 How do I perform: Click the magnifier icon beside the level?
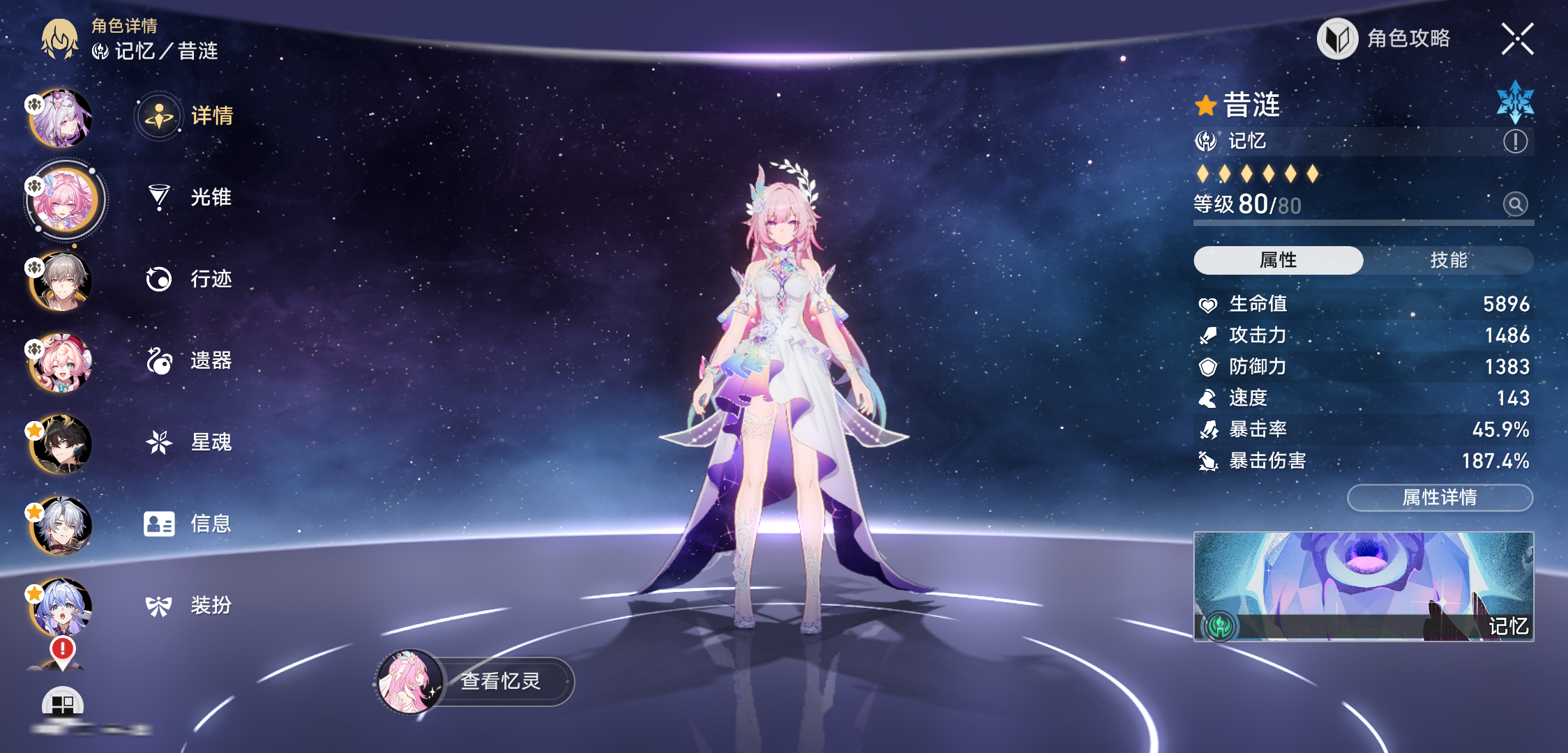(x=1515, y=204)
